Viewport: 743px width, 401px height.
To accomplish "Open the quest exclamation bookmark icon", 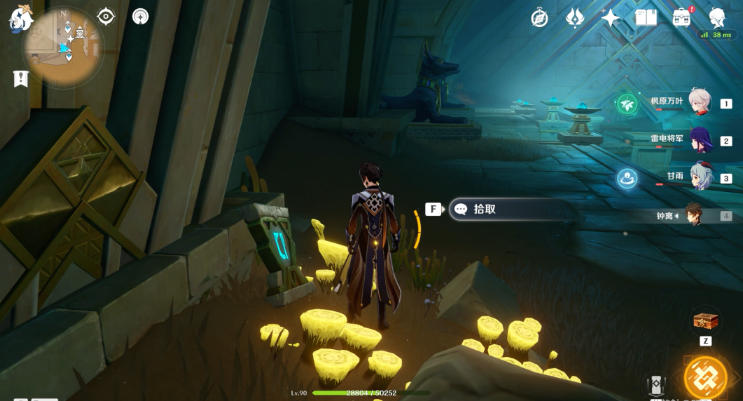I will [20, 78].
